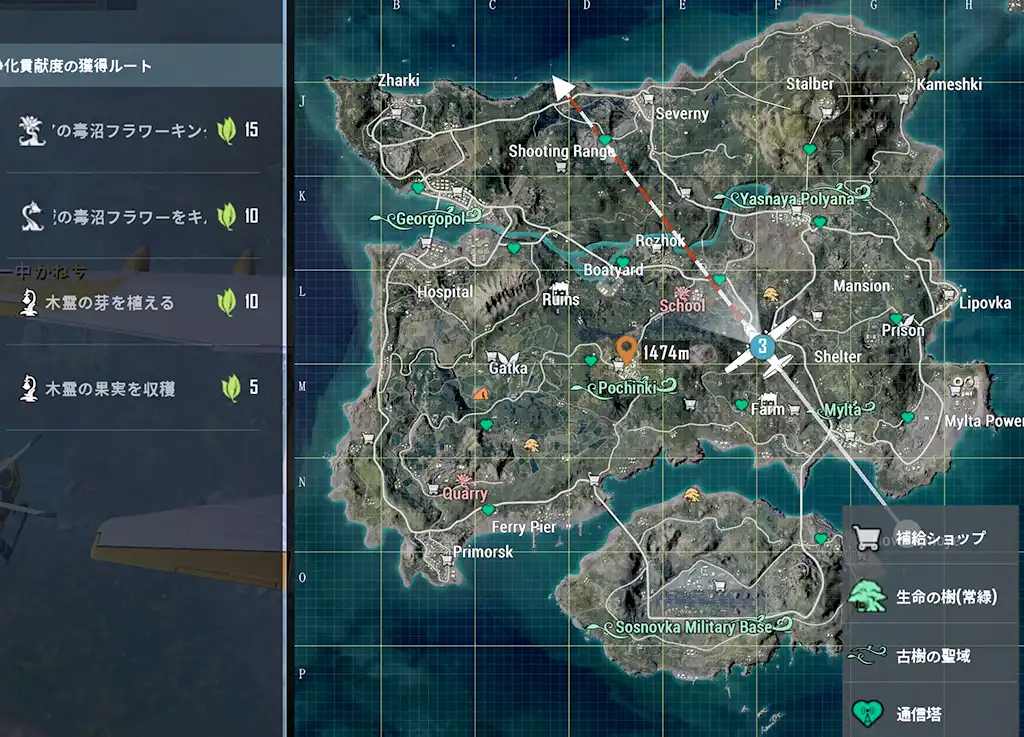The height and width of the screenshot is (737, 1024).
Task: Click the 補給ショップ legend entry
Action: pos(930,538)
